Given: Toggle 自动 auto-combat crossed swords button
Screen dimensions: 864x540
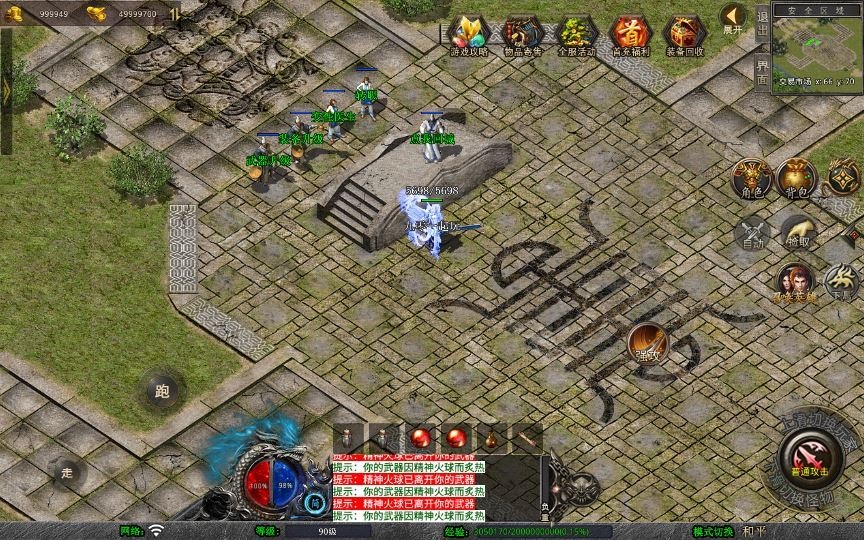Looking at the screenshot, I should pyautogui.click(x=752, y=233).
